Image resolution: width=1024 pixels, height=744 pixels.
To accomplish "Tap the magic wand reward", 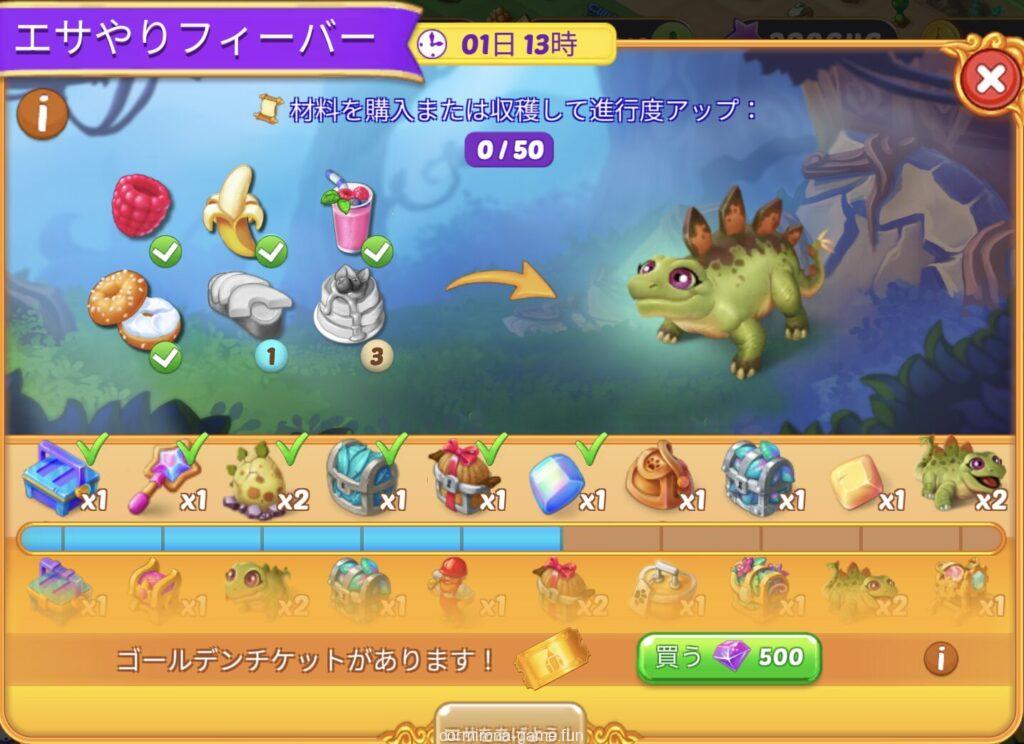I will [x=158, y=477].
